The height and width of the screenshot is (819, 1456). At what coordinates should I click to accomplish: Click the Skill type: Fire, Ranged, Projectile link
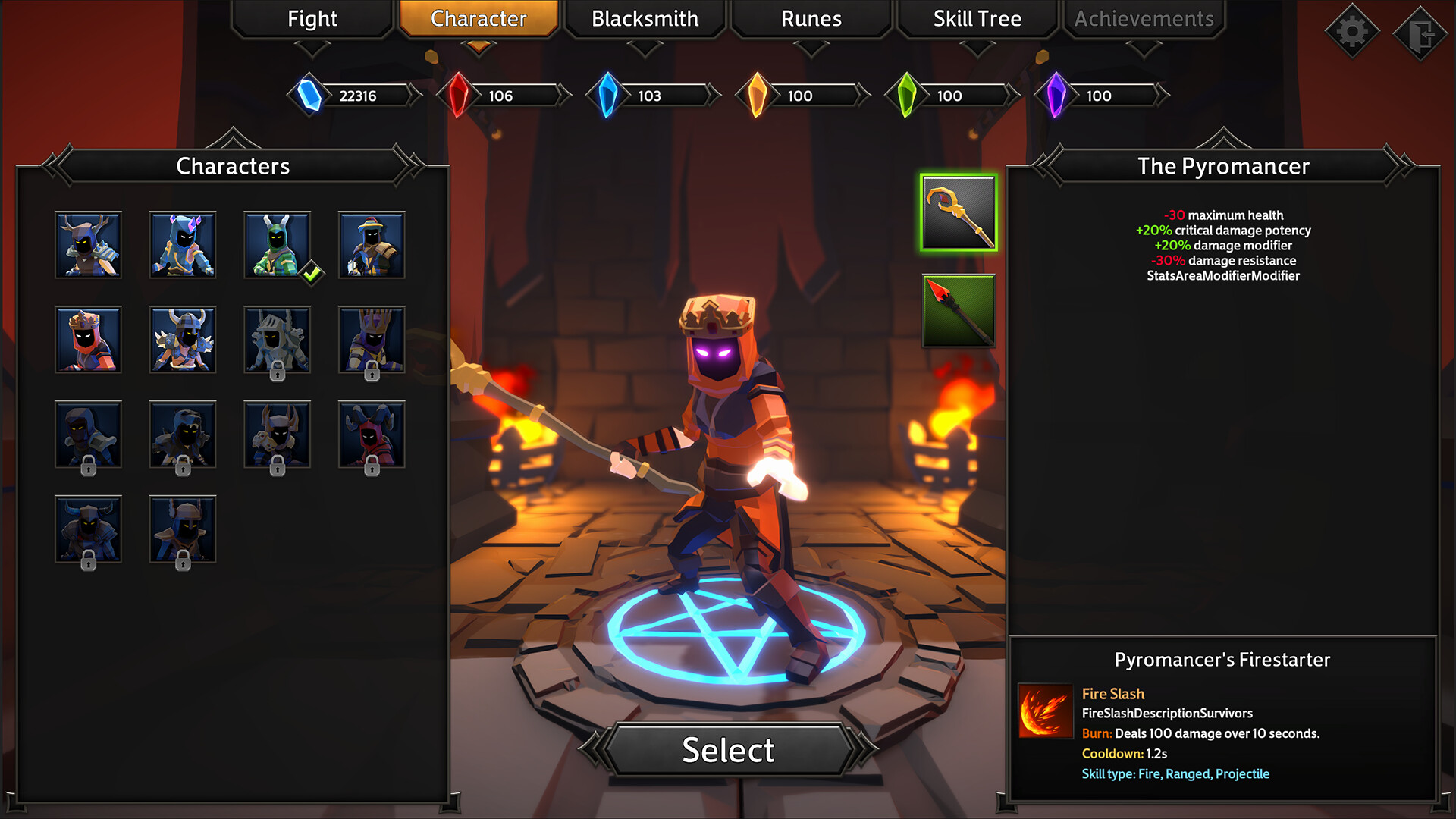click(1175, 773)
